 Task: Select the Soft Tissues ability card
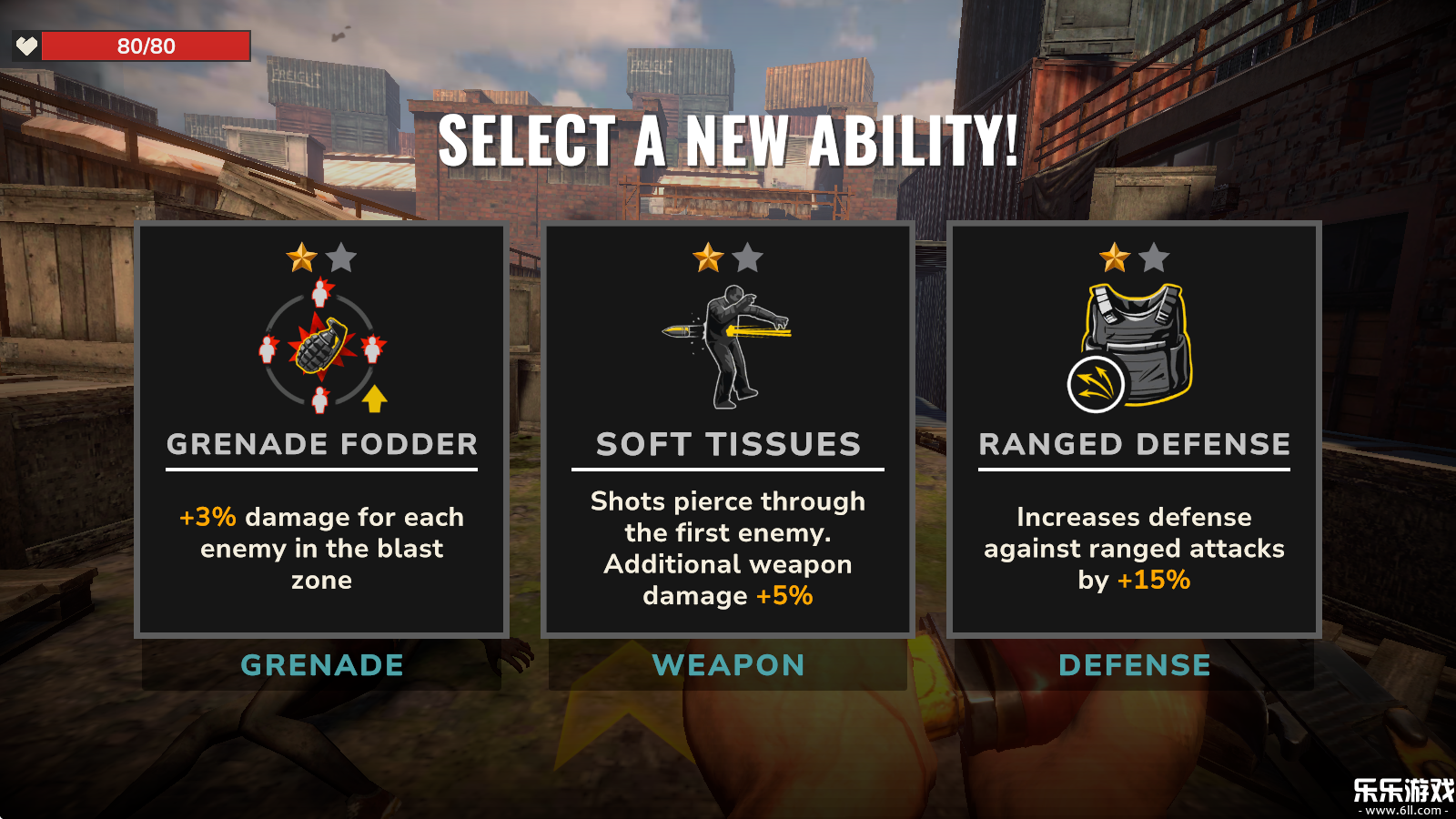[728, 429]
